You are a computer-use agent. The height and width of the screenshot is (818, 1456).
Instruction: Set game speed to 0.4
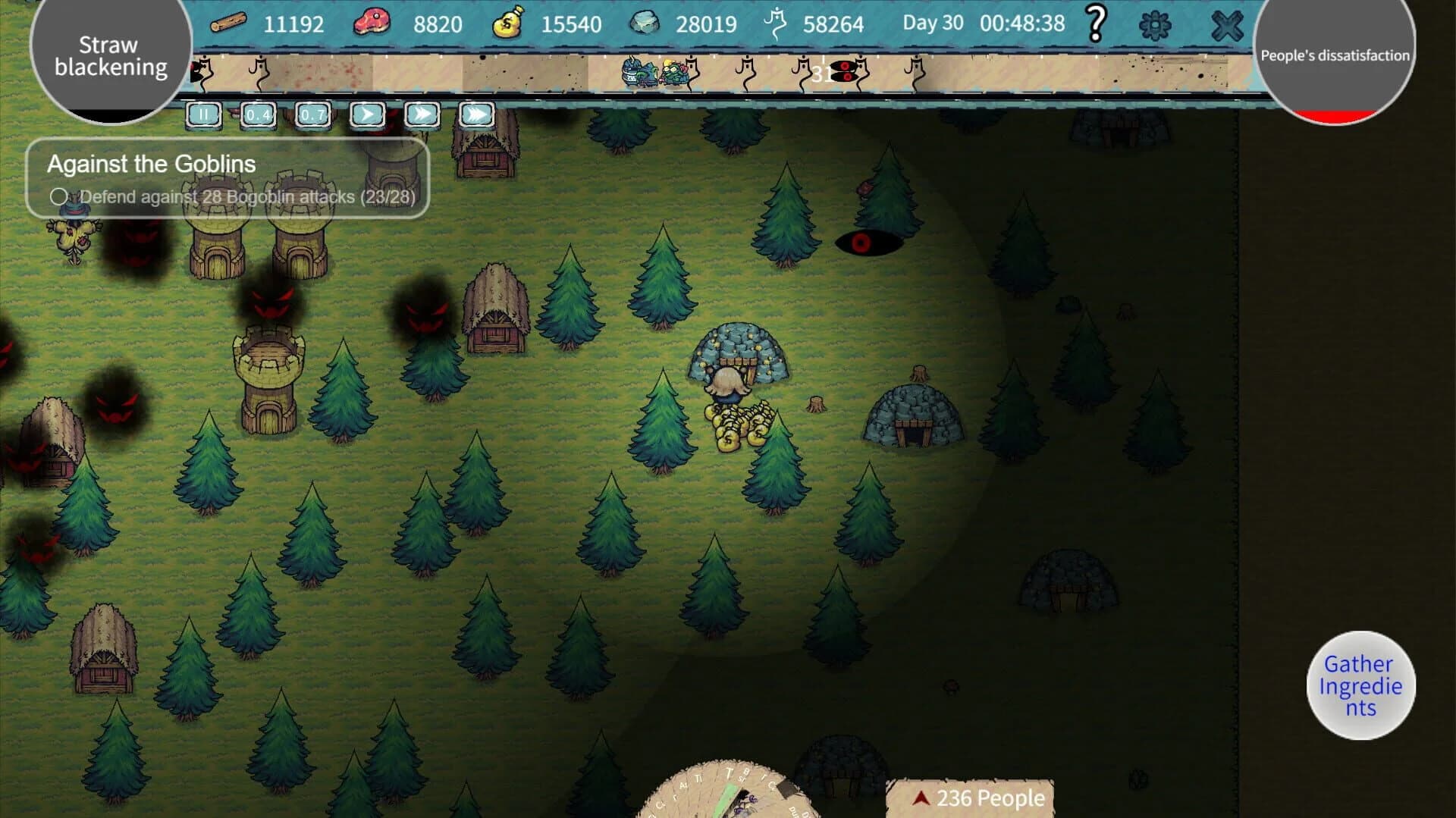pos(257,115)
